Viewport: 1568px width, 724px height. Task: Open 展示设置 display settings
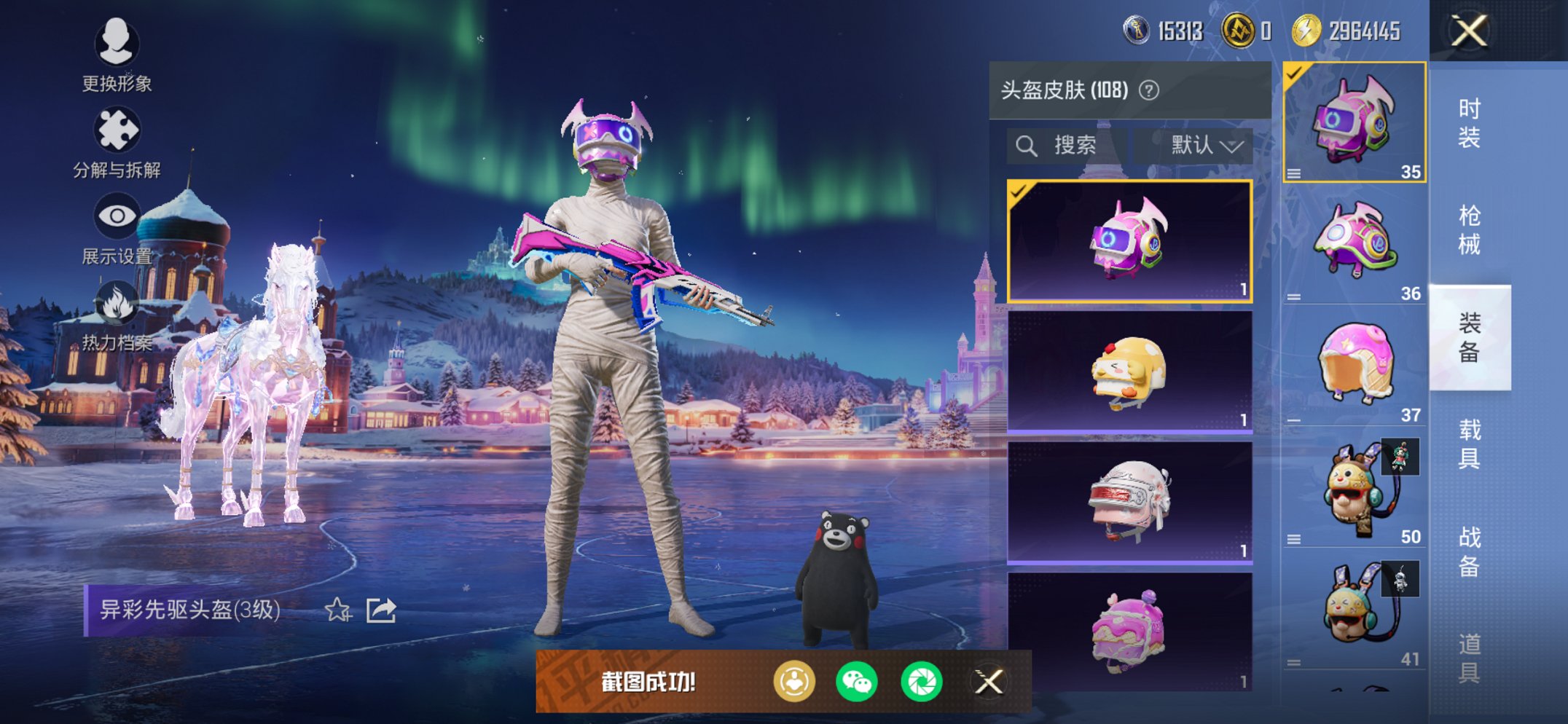(117, 228)
